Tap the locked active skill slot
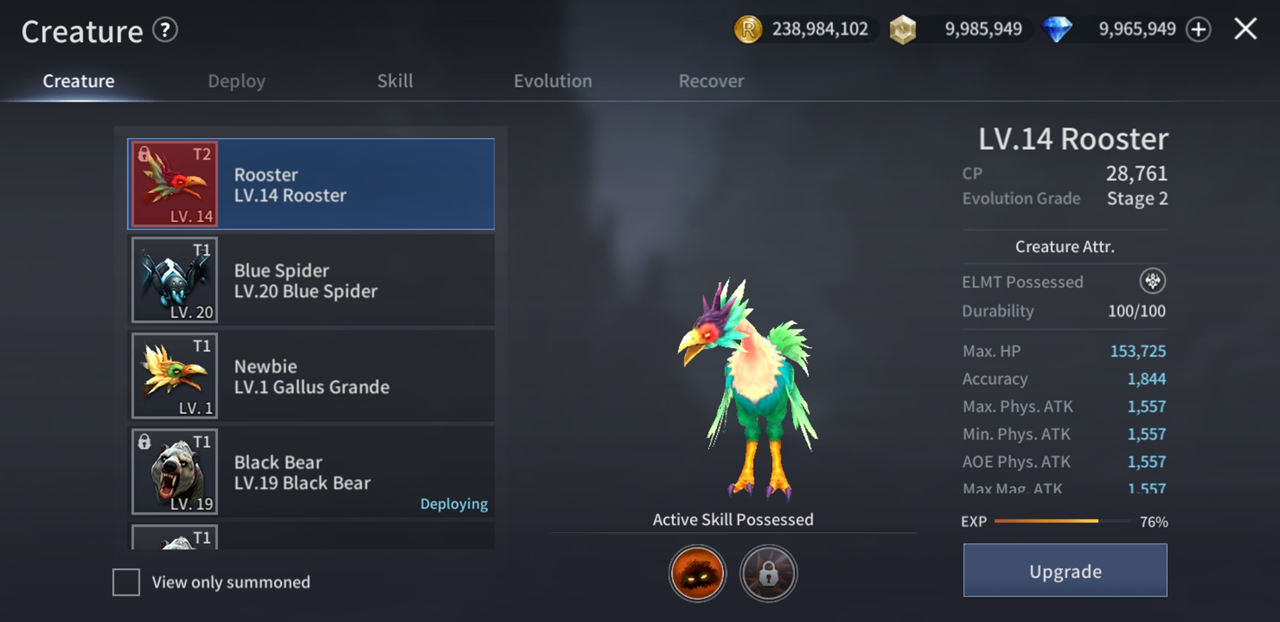 [768, 573]
